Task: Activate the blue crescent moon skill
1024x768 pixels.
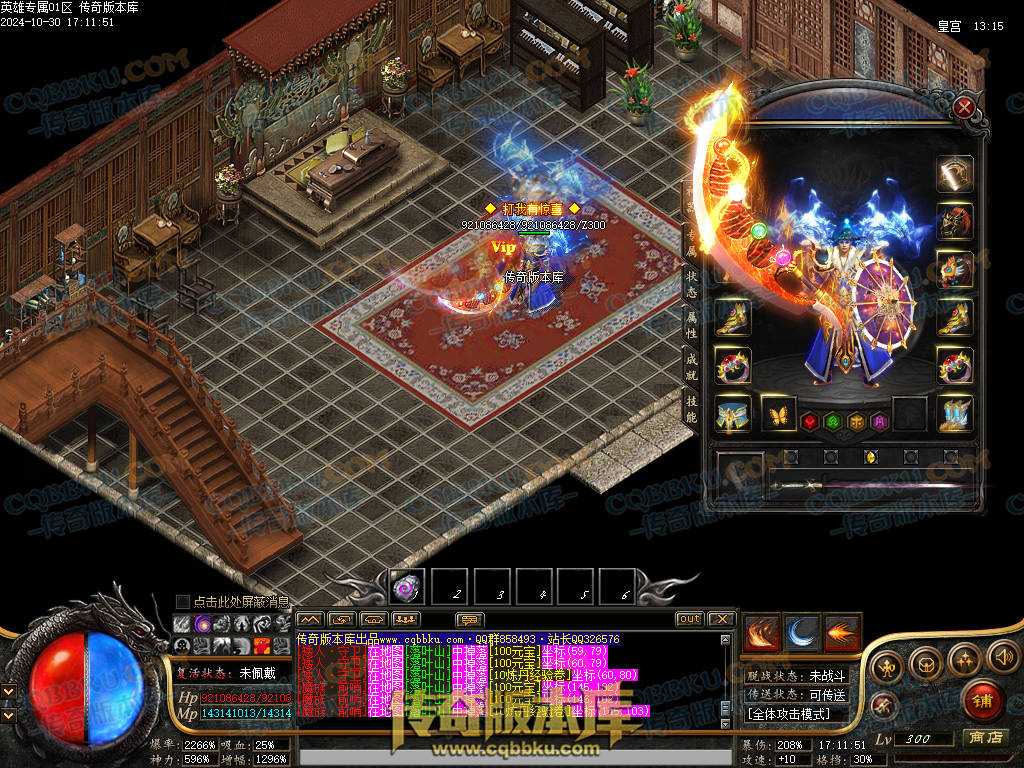Action: pos(802,632)
